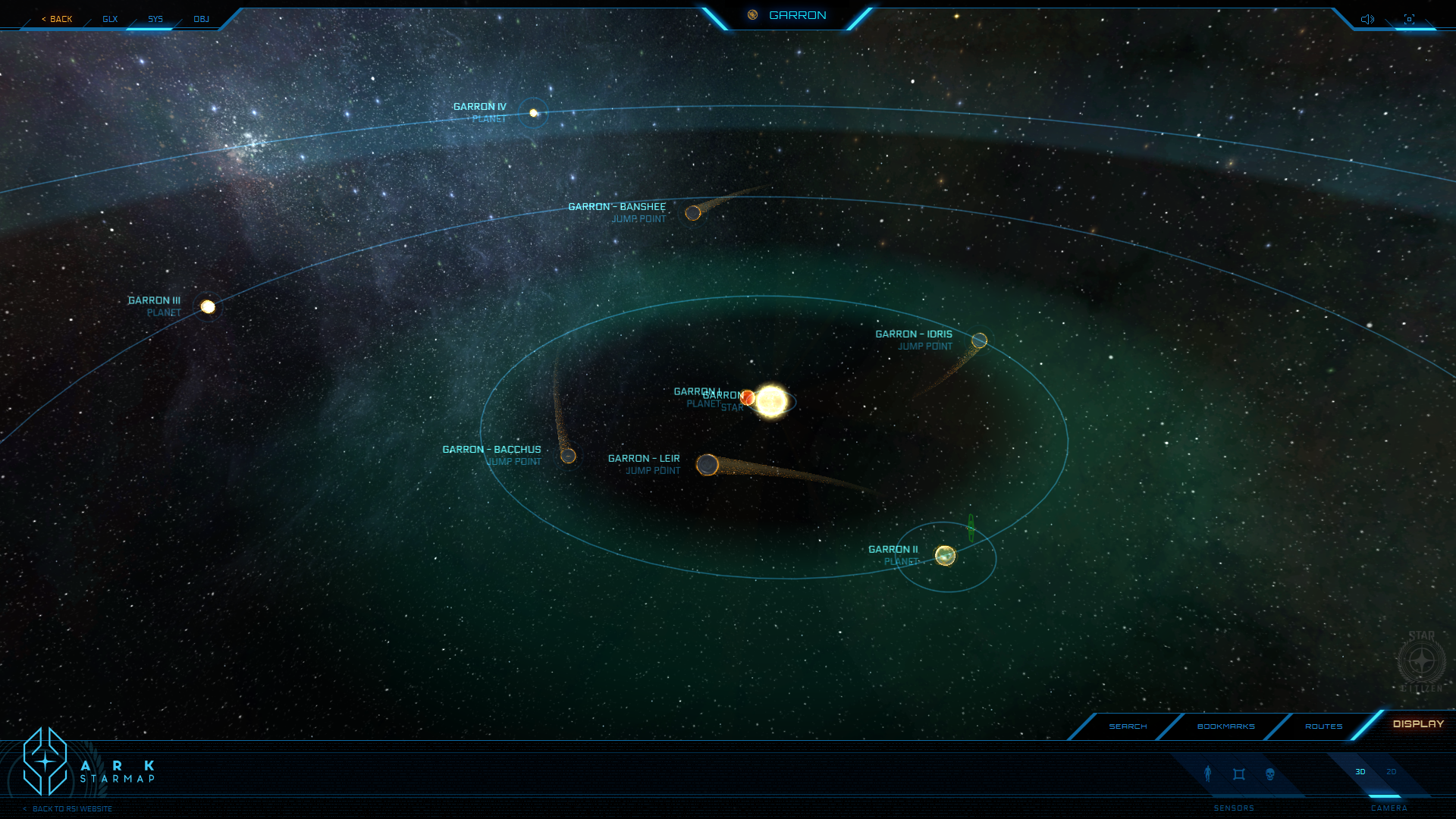Image resolution: width=1456 pixels, height=819 pixels.
Task: Show the ROUTES panel
Action: [1323, 726]
